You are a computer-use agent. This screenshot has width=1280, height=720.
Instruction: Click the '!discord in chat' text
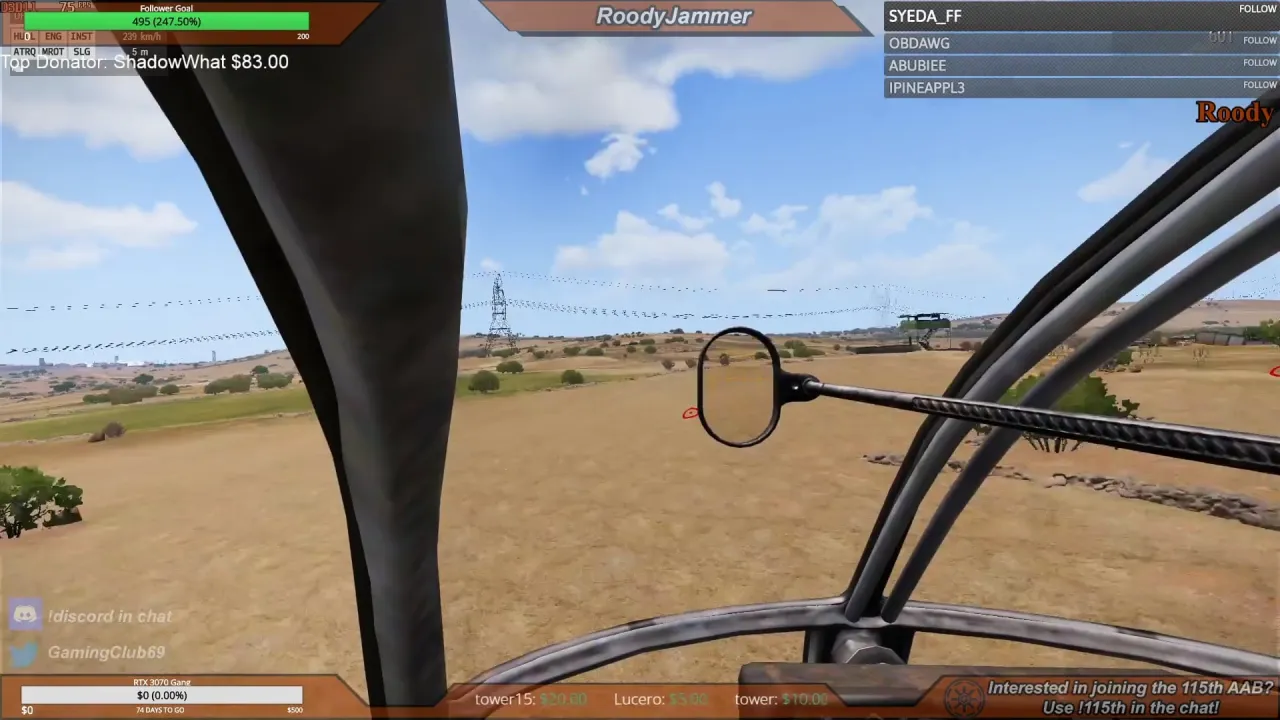point(109,616)
